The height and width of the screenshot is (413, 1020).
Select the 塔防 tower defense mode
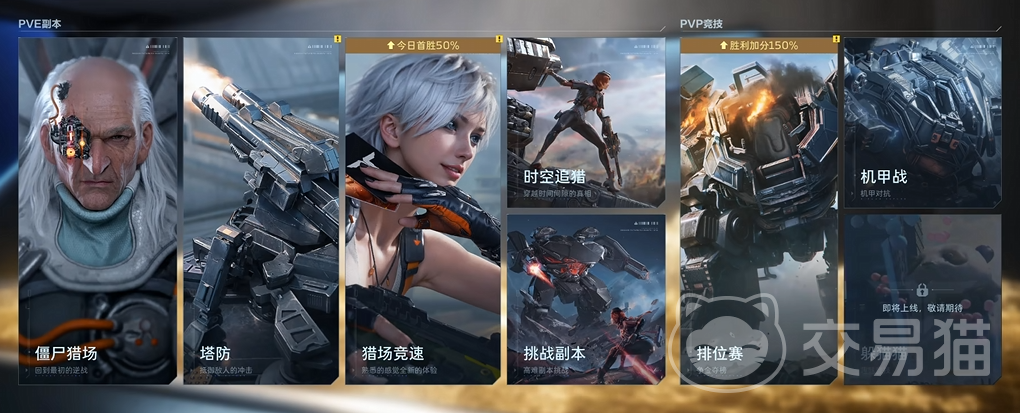coord(261,210)
